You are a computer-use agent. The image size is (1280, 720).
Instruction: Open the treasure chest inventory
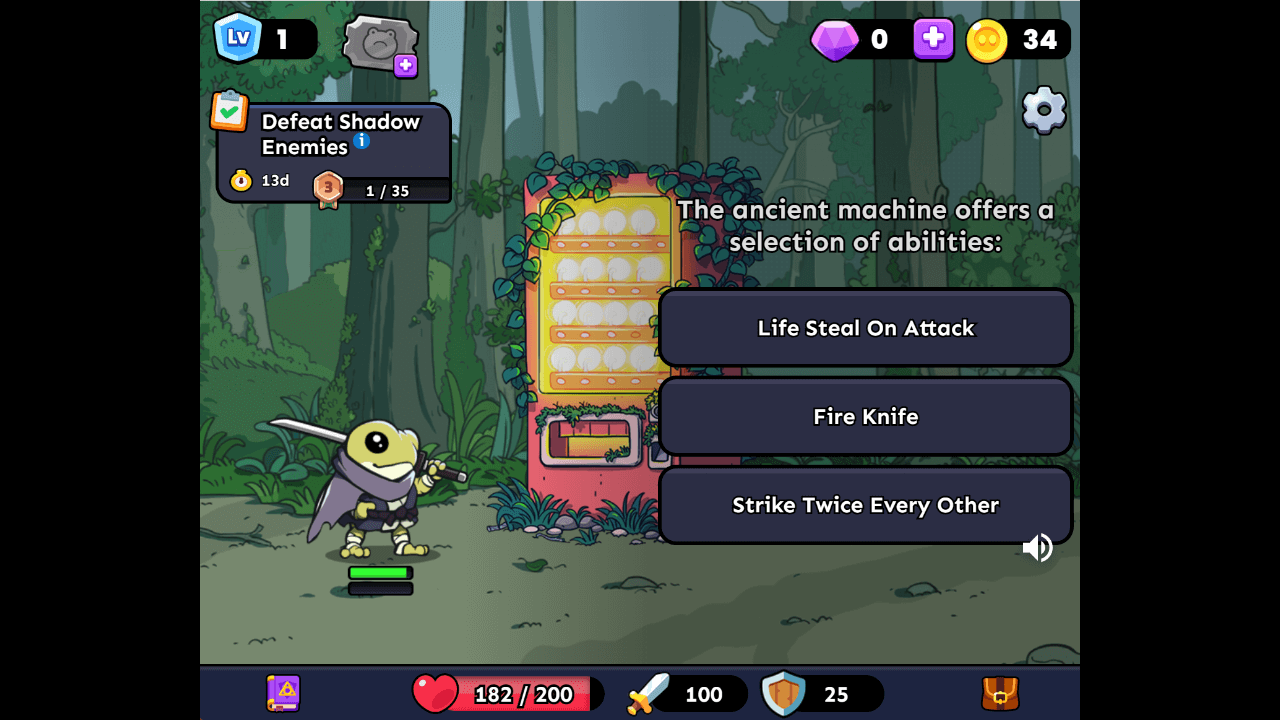coord(1000,693)
